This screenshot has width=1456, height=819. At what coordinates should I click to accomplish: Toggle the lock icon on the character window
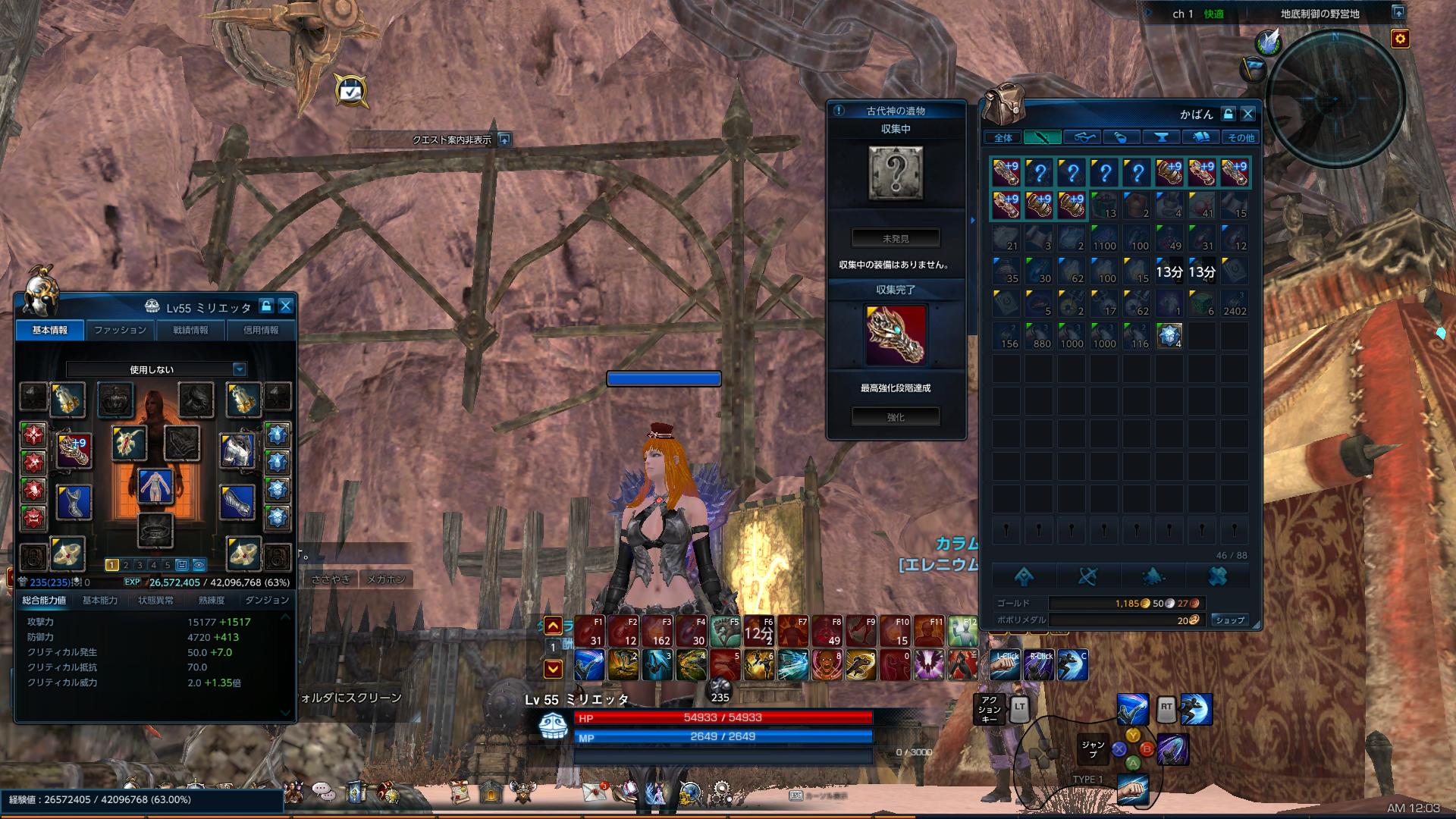(267, 306)
